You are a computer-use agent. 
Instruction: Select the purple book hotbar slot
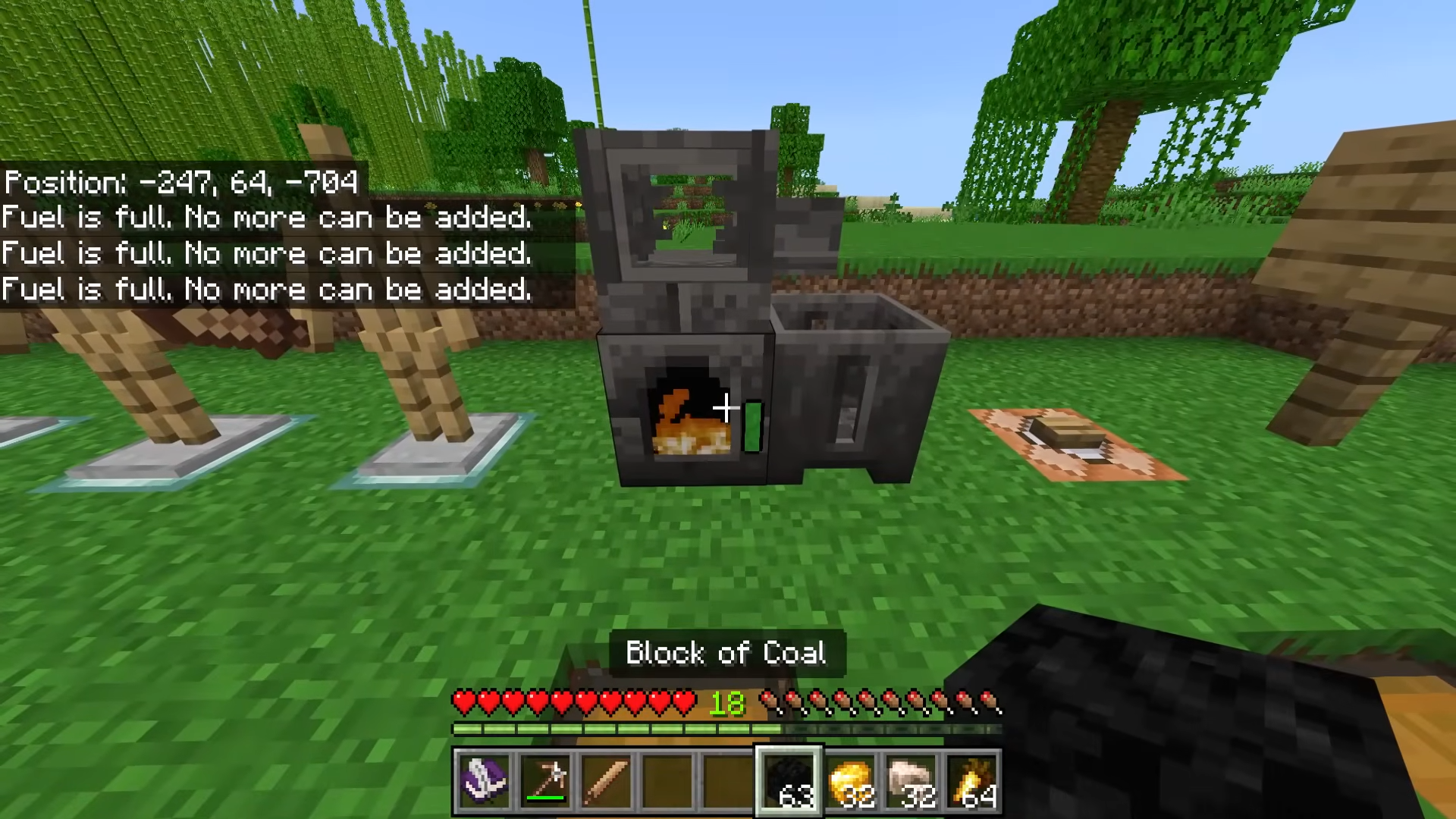(x=484, y=782)
